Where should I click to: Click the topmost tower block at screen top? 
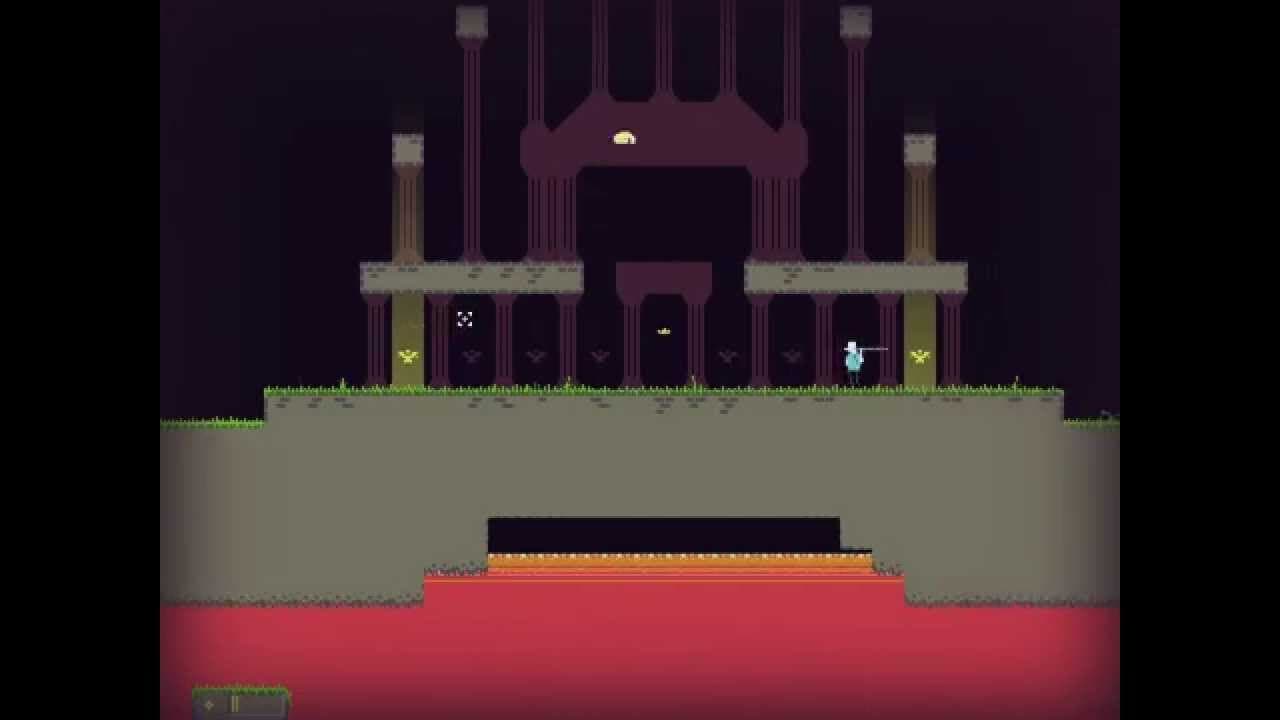pyautogui.click(x=470, y=18)
